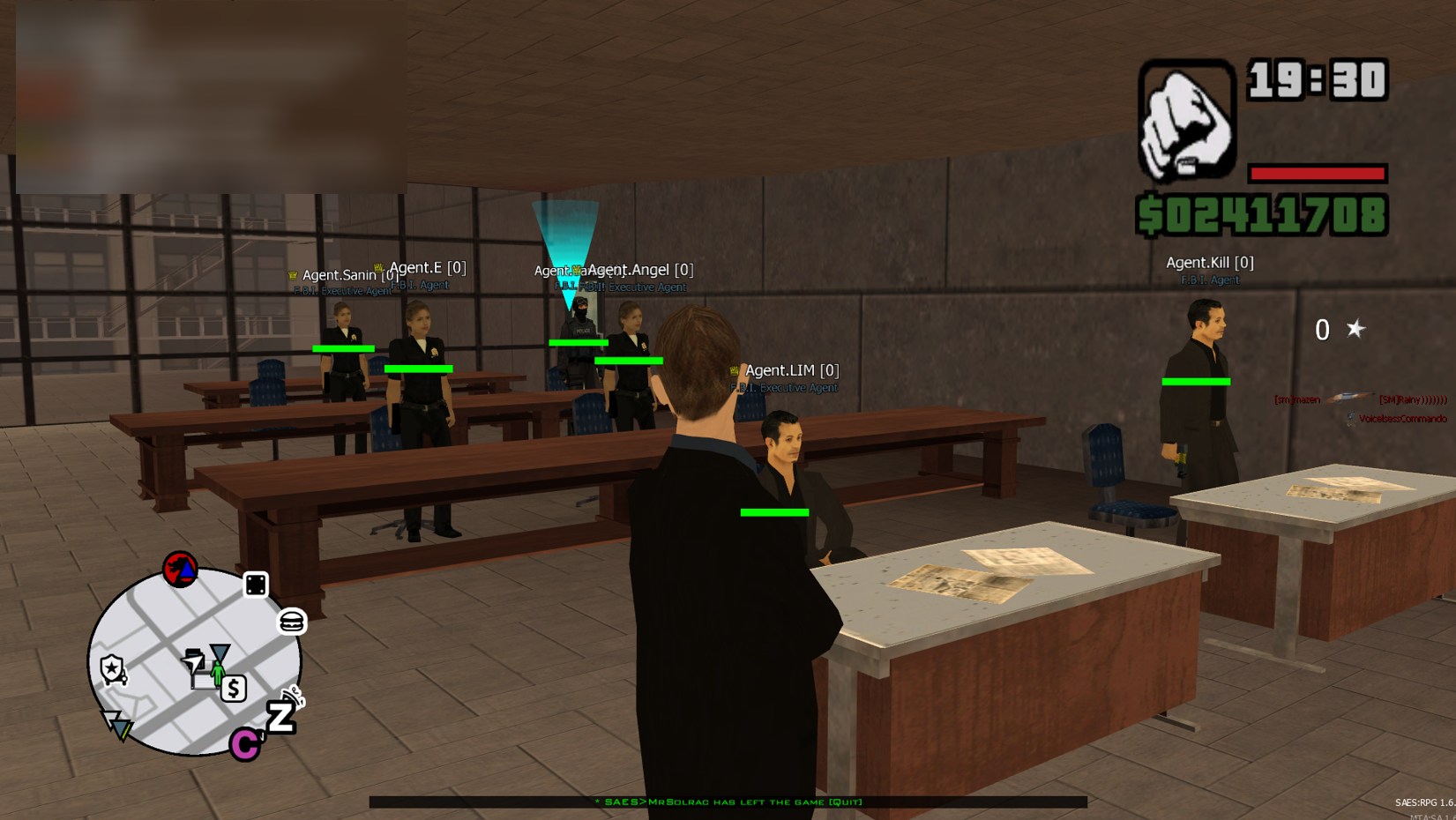Click the parachute icon beside VoicelessCommando
Viewport: 1456px width, 820px height.
(x=1350, y=415)
